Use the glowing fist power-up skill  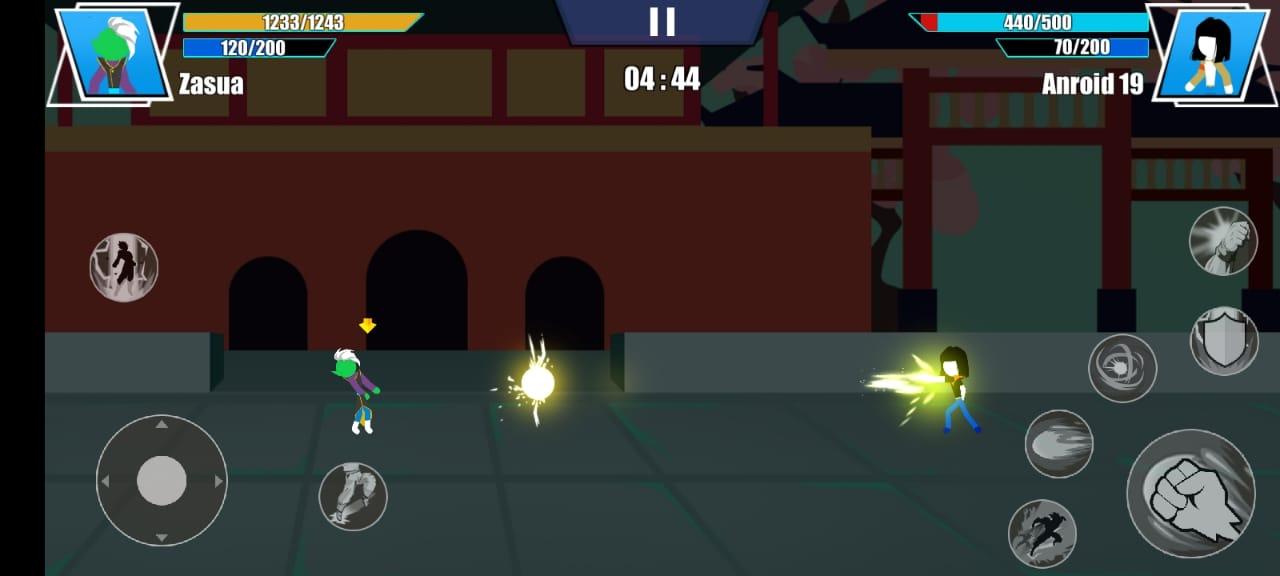coord(1222,241)
